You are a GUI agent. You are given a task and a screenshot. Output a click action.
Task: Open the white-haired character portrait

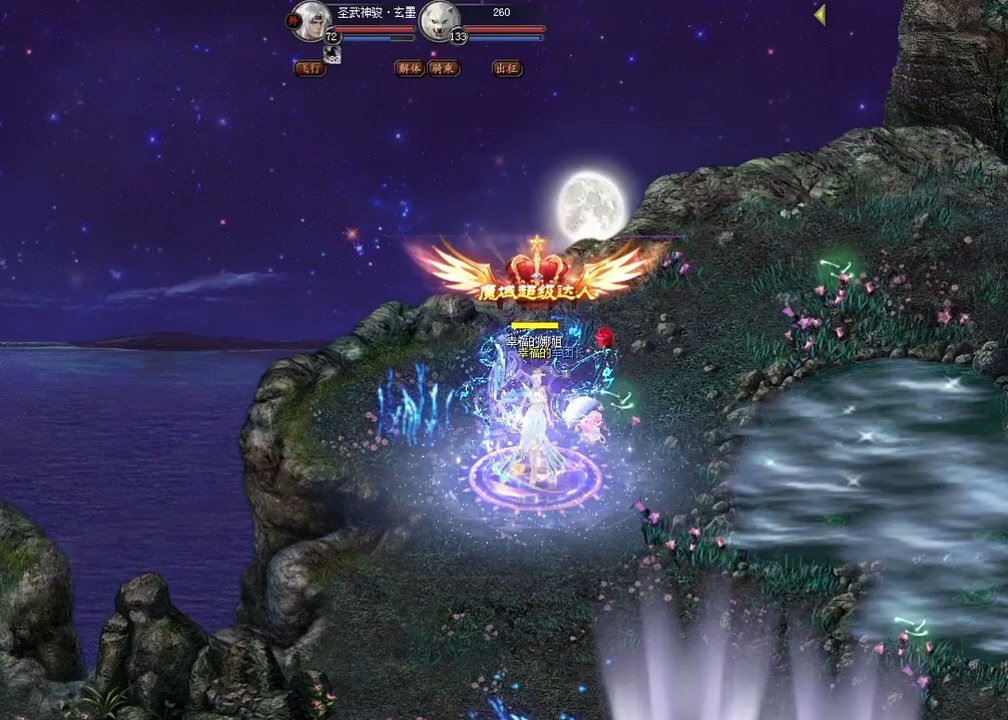click(311, 20)
